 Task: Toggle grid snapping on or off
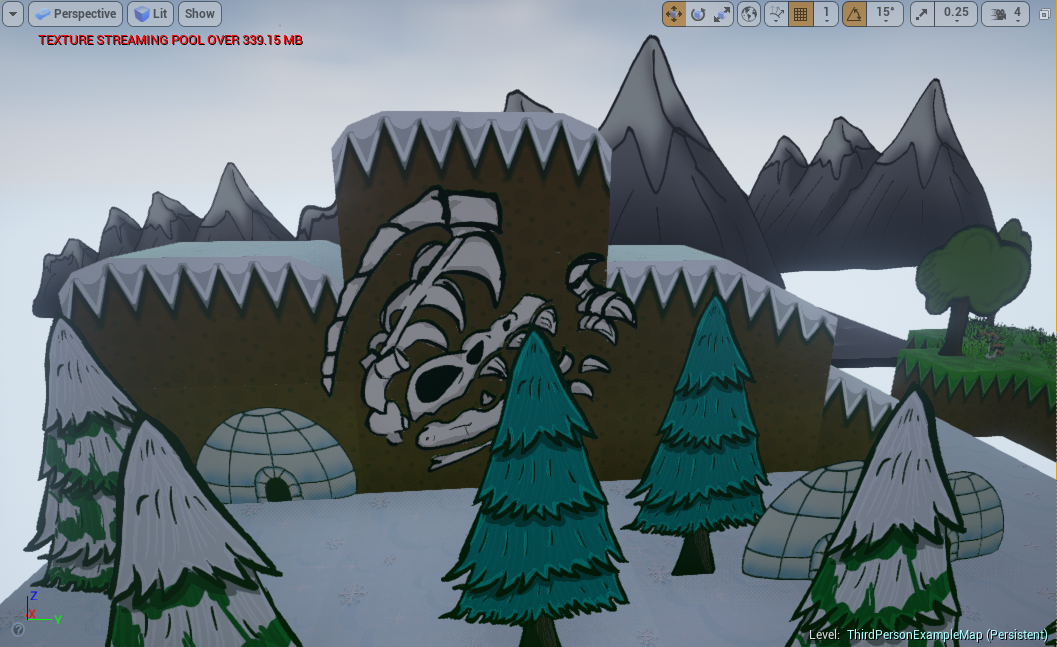tap(800, 14)
